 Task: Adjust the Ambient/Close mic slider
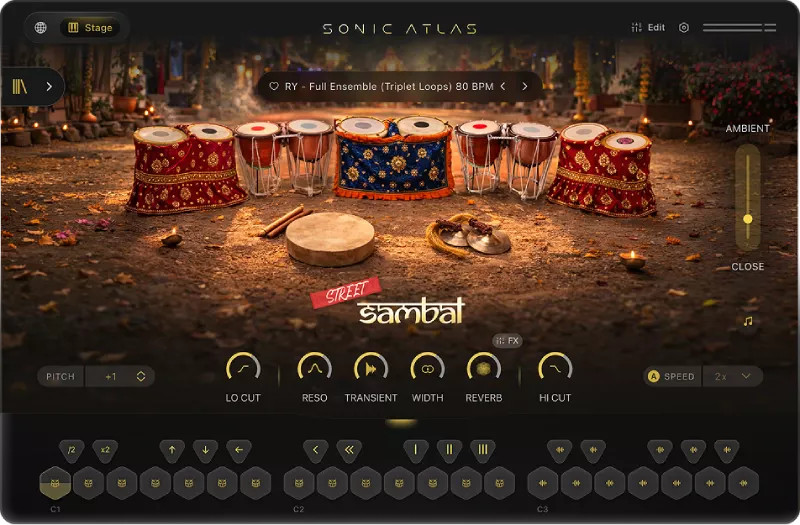pyautogui.click(x=747, y=218)
